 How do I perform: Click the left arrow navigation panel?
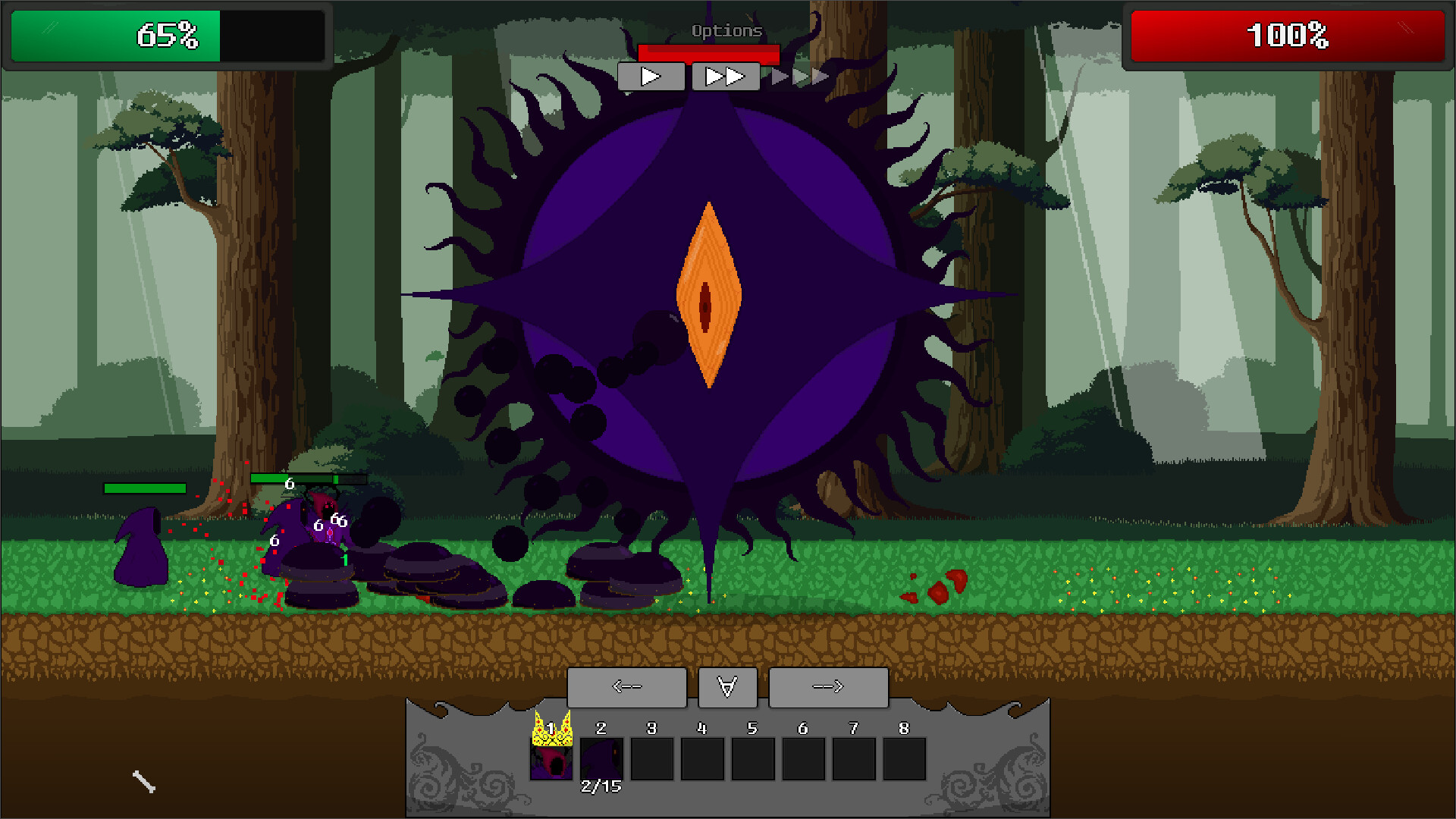click(x=627, y=686)
